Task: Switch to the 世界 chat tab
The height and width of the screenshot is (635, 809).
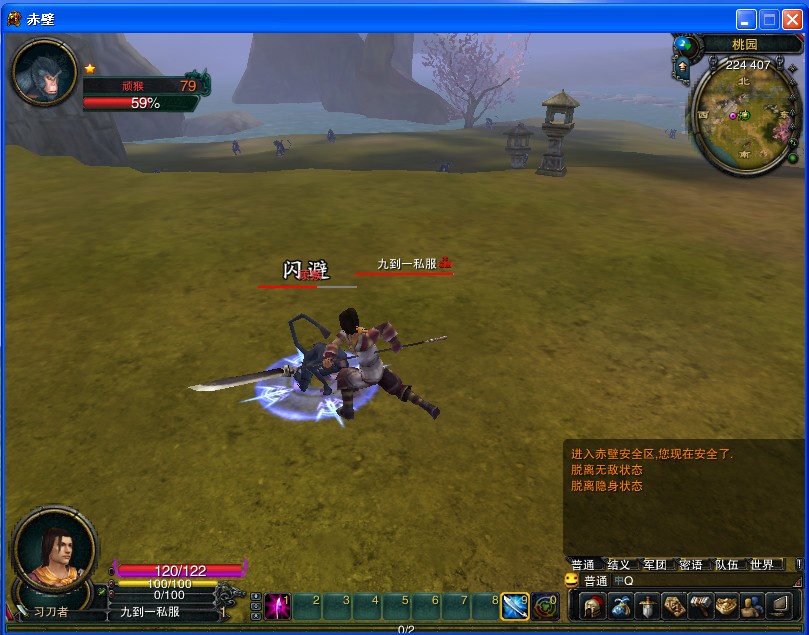Action: 762,565
